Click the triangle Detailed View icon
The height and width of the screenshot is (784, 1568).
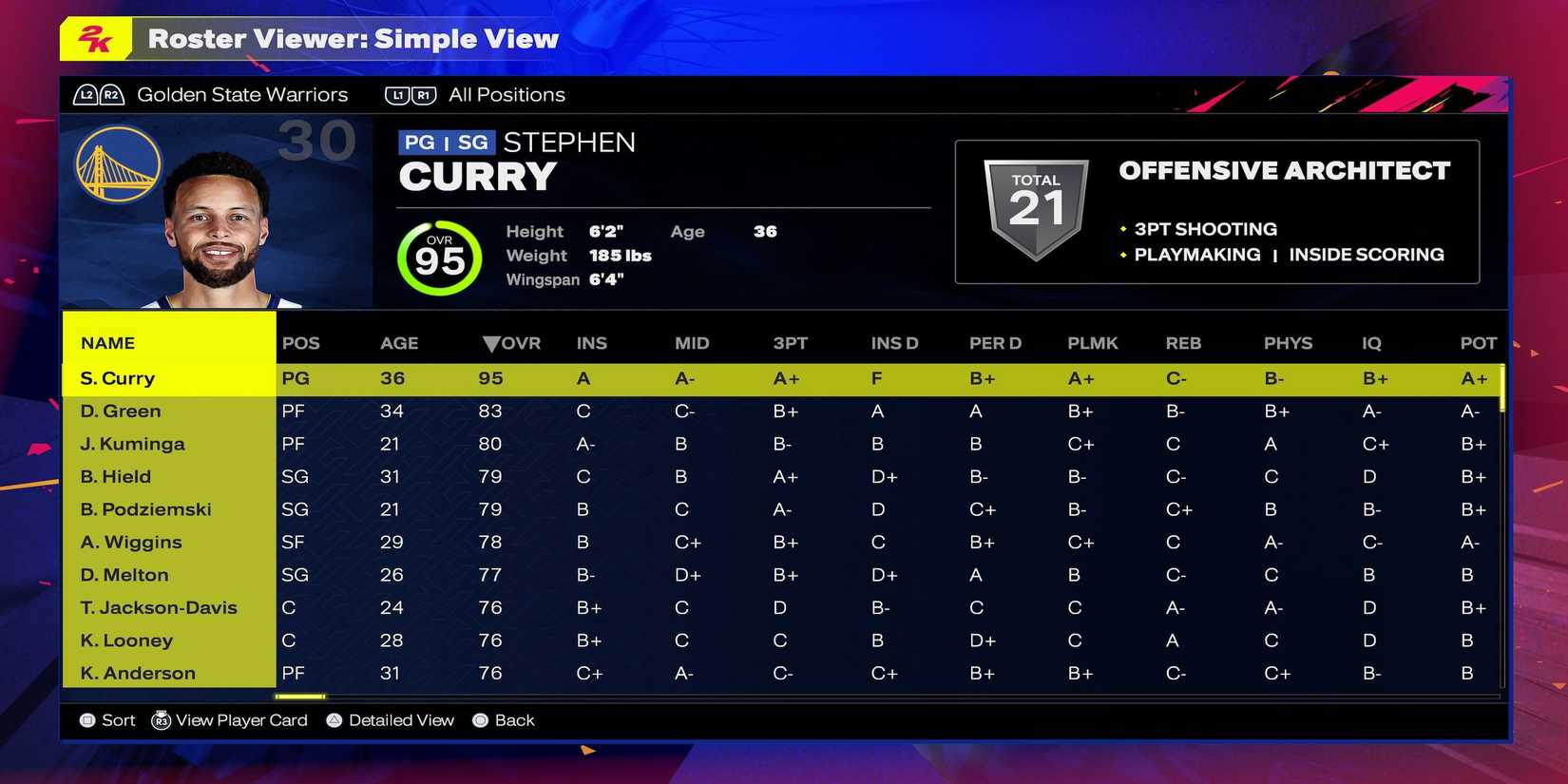[x=334, y=720]
